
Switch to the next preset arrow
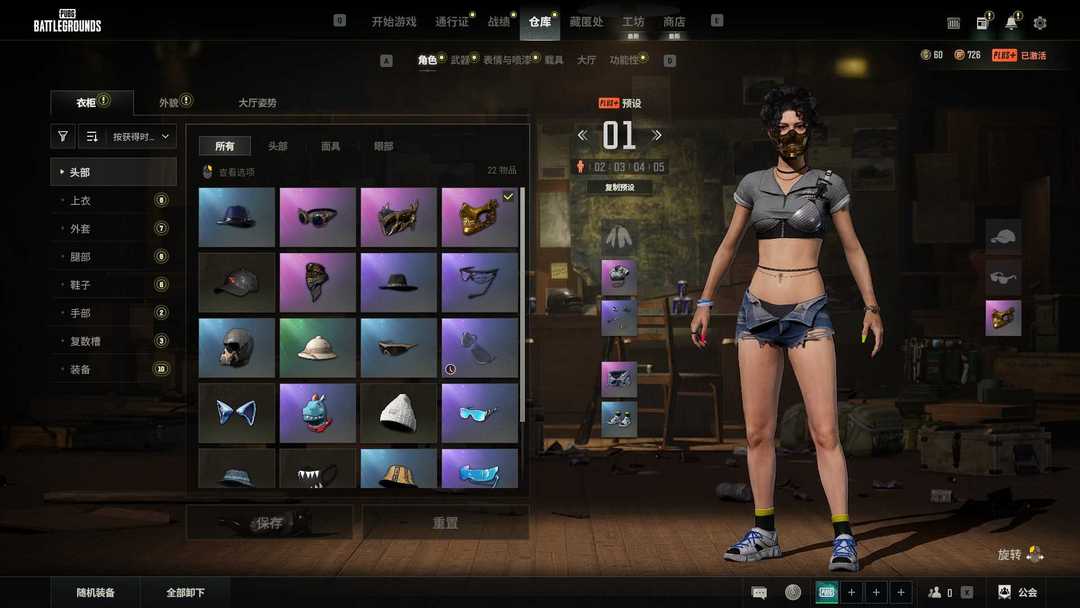[x=657, y=135]
